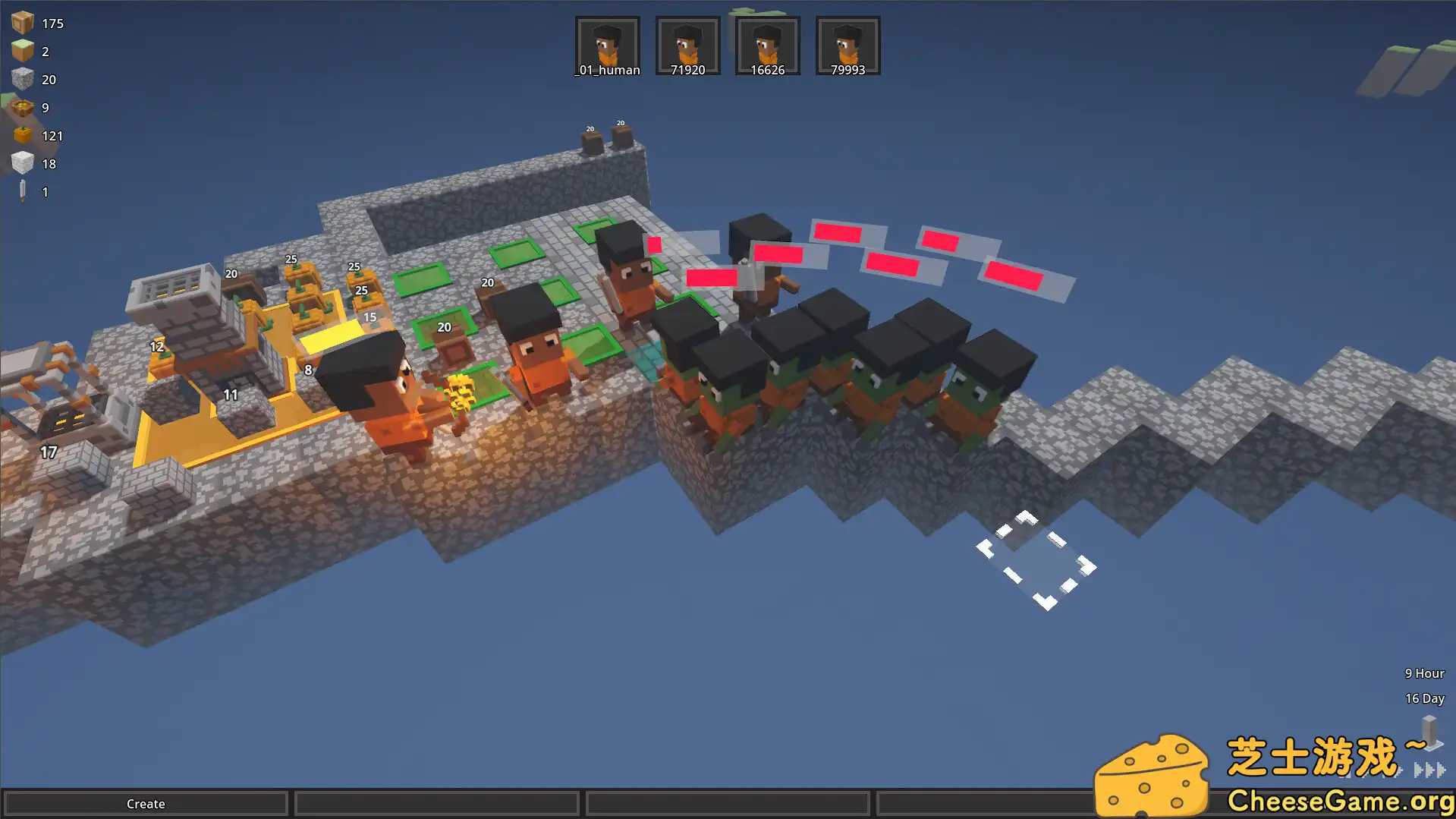Select the stone brick resource icon showing 18
This screenshot has height=819, width=1456.
pos(23,162)
